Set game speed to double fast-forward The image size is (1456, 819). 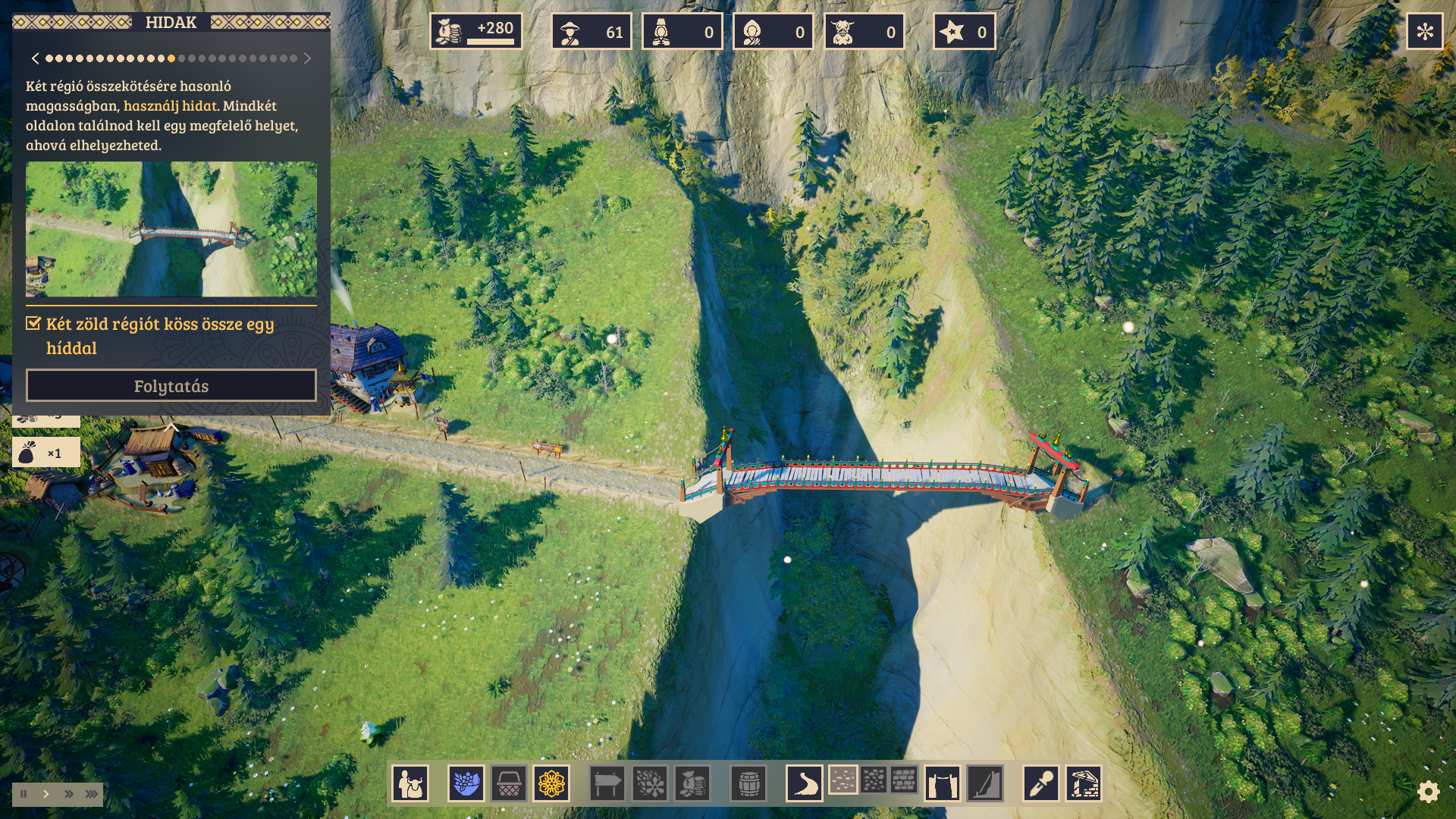click(x=69, y=794)
